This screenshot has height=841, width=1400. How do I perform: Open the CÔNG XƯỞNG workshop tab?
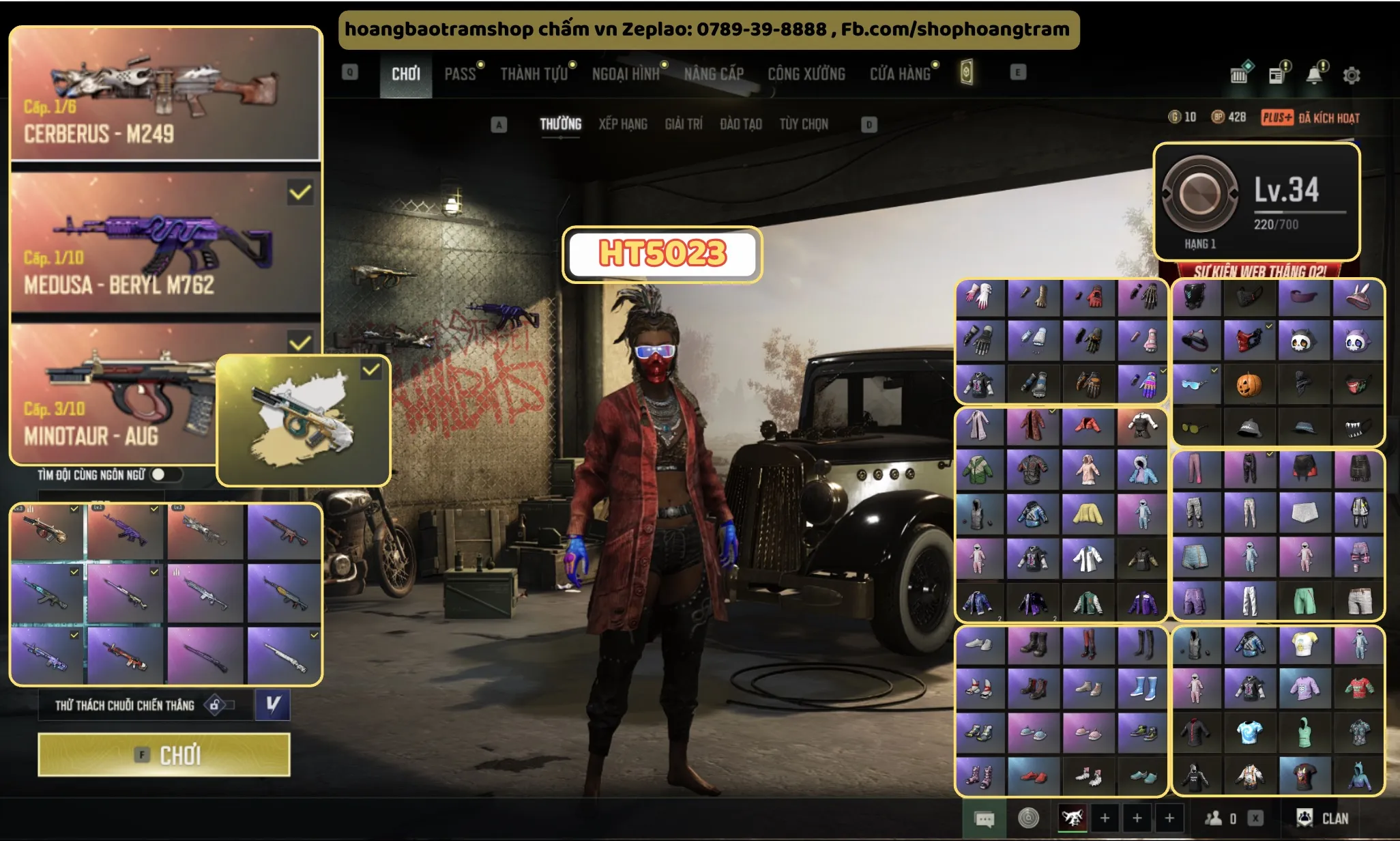(806, 74)
